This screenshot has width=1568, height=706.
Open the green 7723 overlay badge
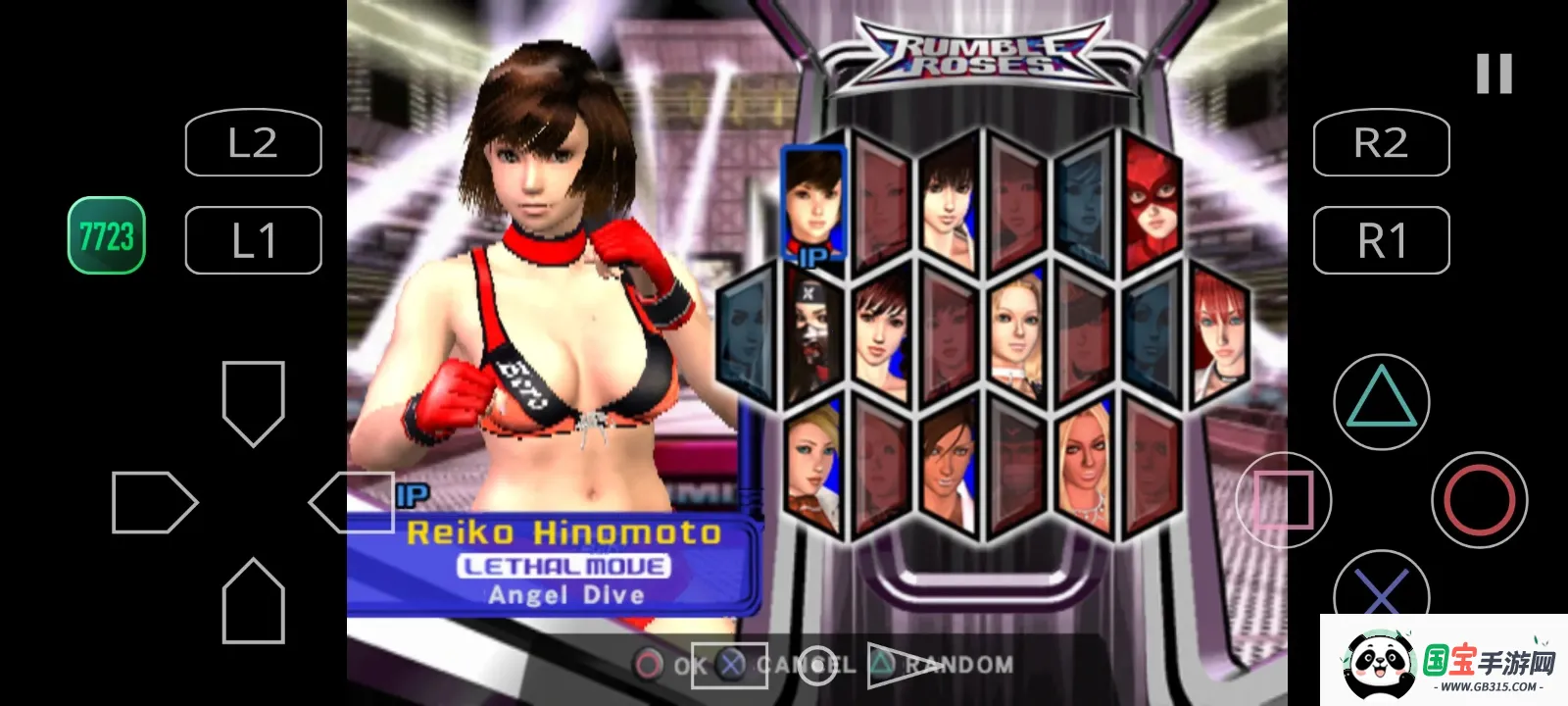point(107,235)
